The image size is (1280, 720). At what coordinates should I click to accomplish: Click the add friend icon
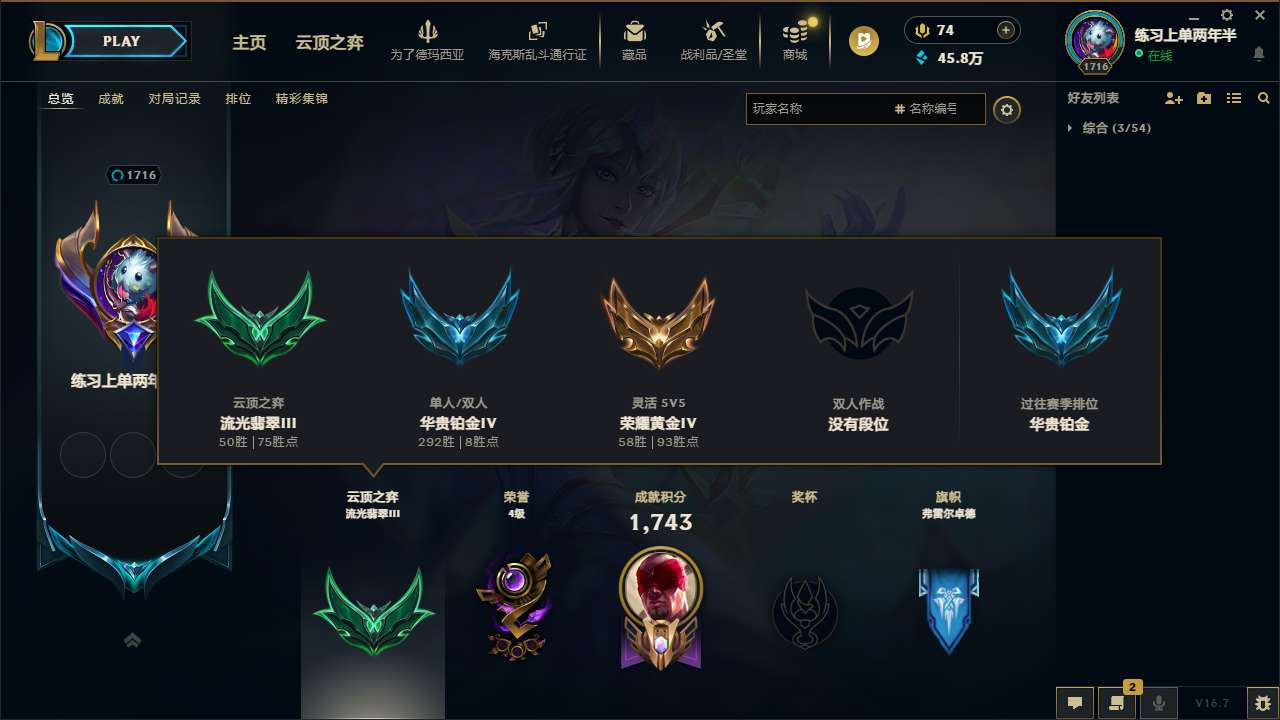(x=1172, y=97)
